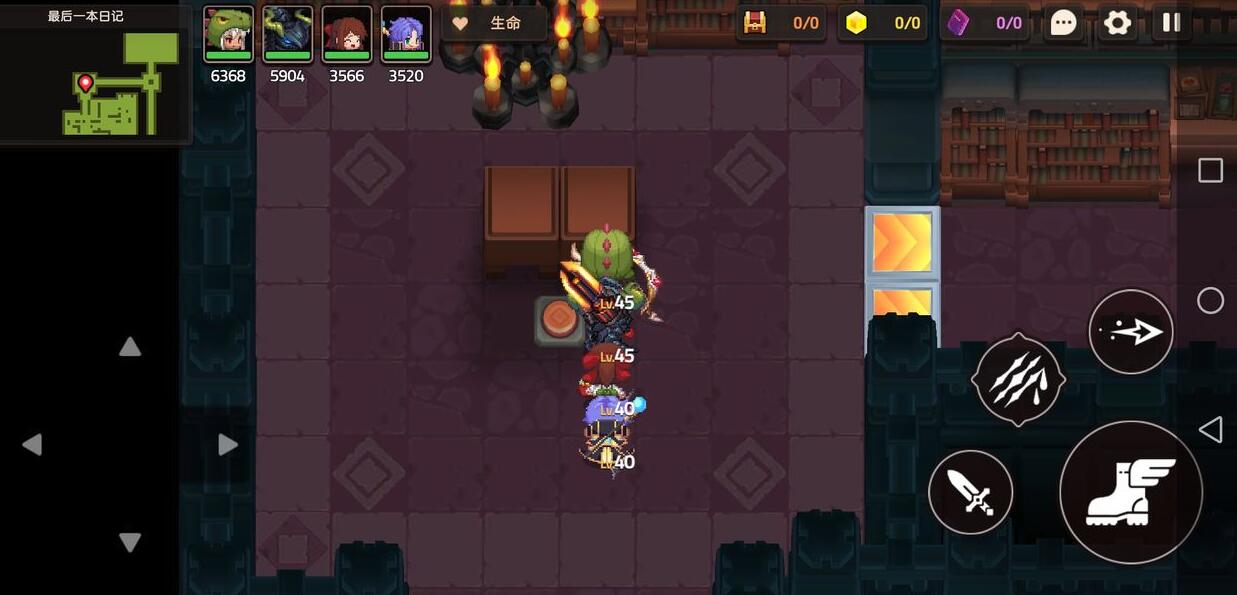Viewport: 1237px width, 595px height.
Task: Select the purple-haired hero portrait
Action: tap(405, 35)
